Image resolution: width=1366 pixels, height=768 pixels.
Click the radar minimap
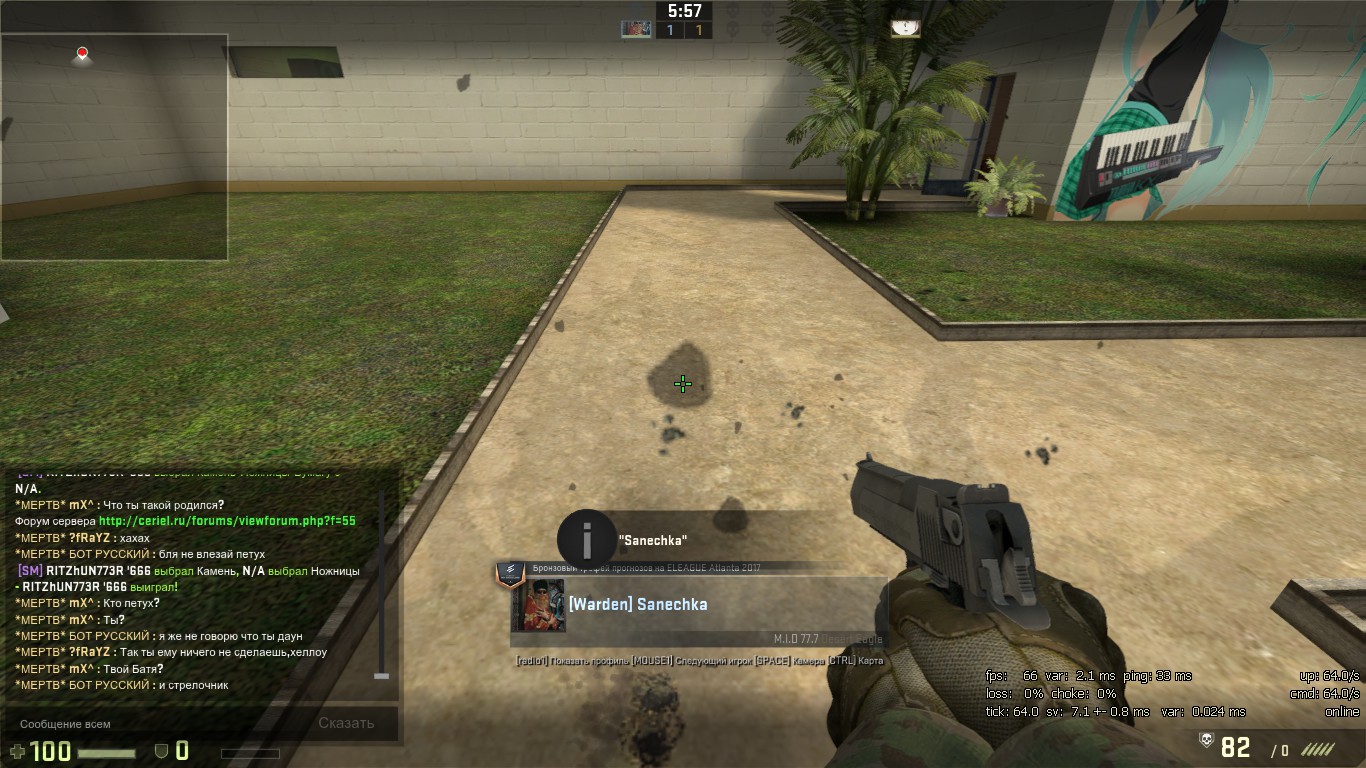click(114, 147)
